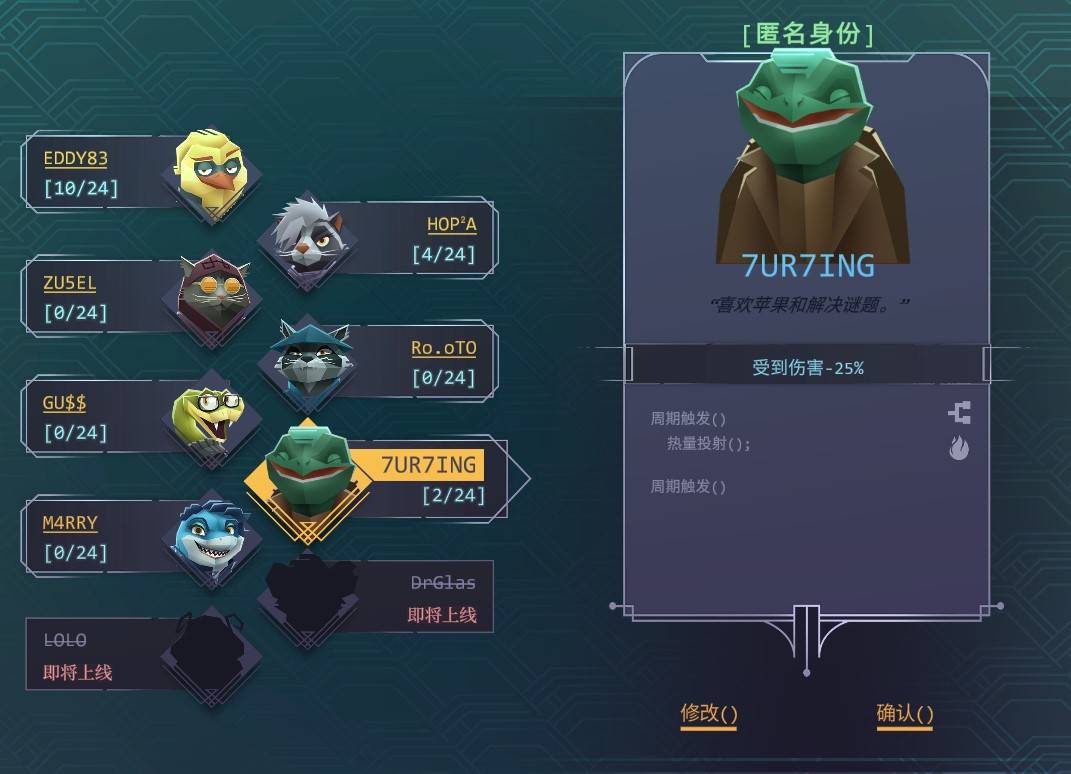
Task: Select the 受到伤害-25% perk bar
Action: point(807,367)
